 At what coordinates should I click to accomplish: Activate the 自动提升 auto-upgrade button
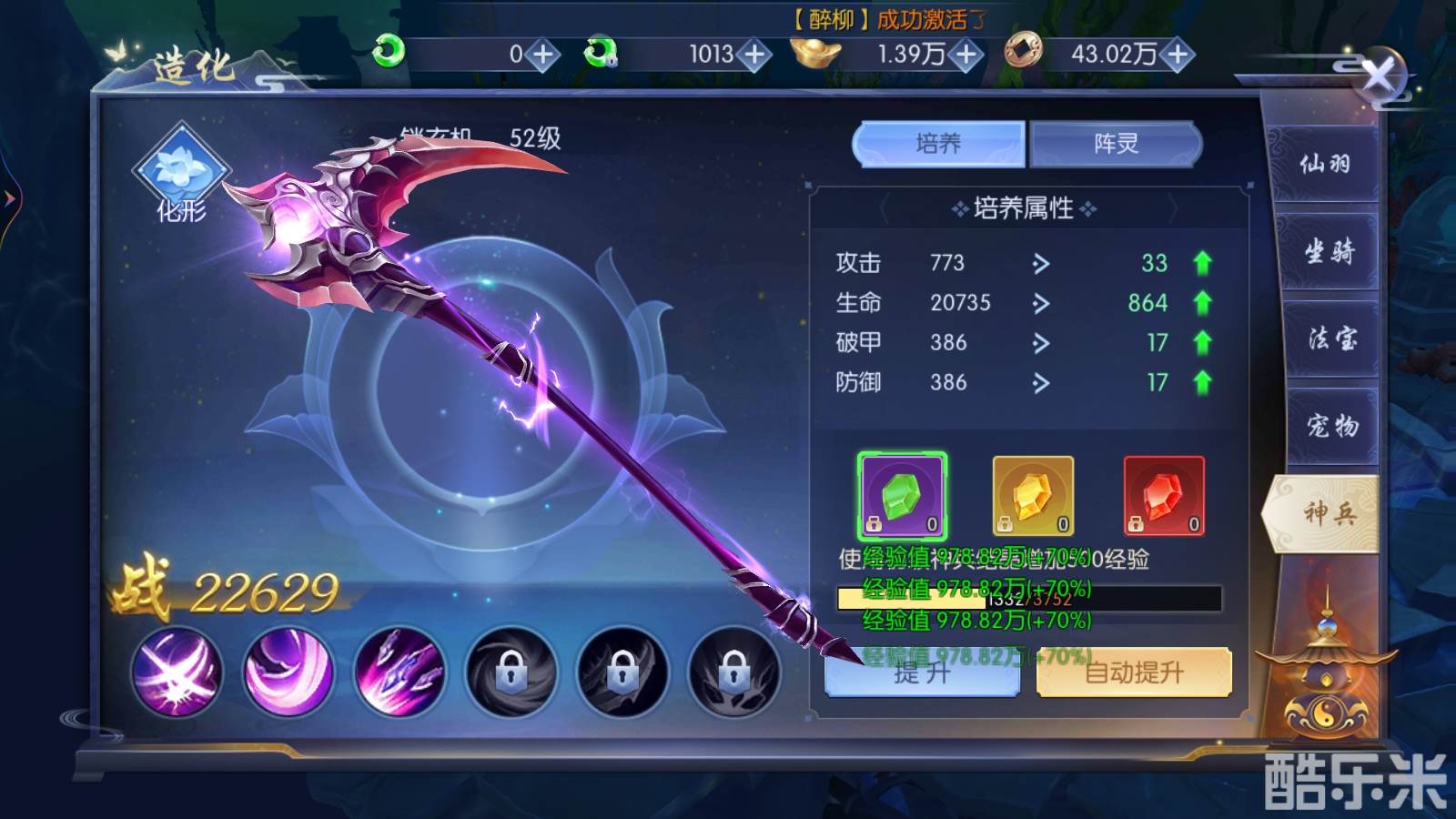[x=1134, y=673]
